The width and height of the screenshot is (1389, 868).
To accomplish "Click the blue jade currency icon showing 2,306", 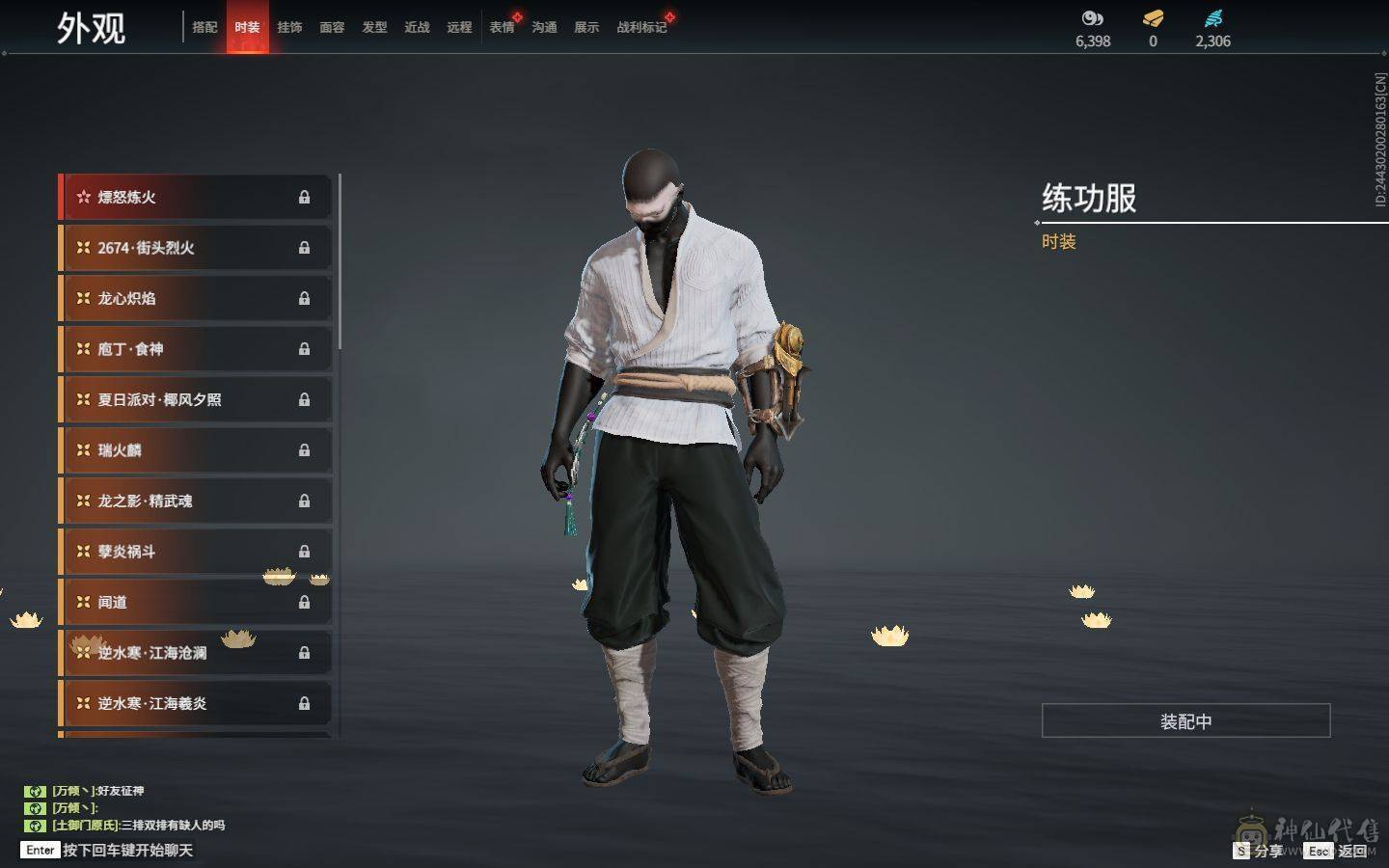I will [1212, 16].
